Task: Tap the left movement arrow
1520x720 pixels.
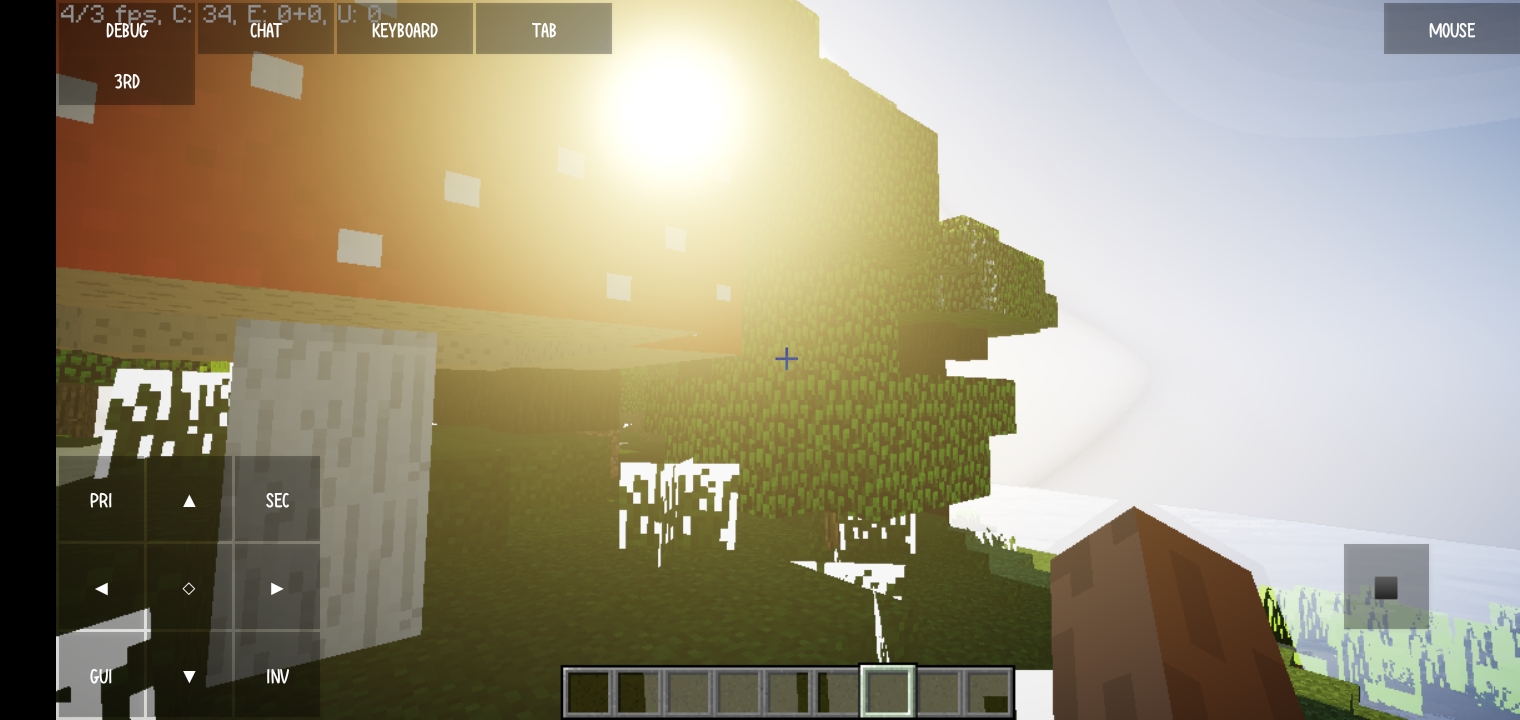Action: [x=101, y=588]
